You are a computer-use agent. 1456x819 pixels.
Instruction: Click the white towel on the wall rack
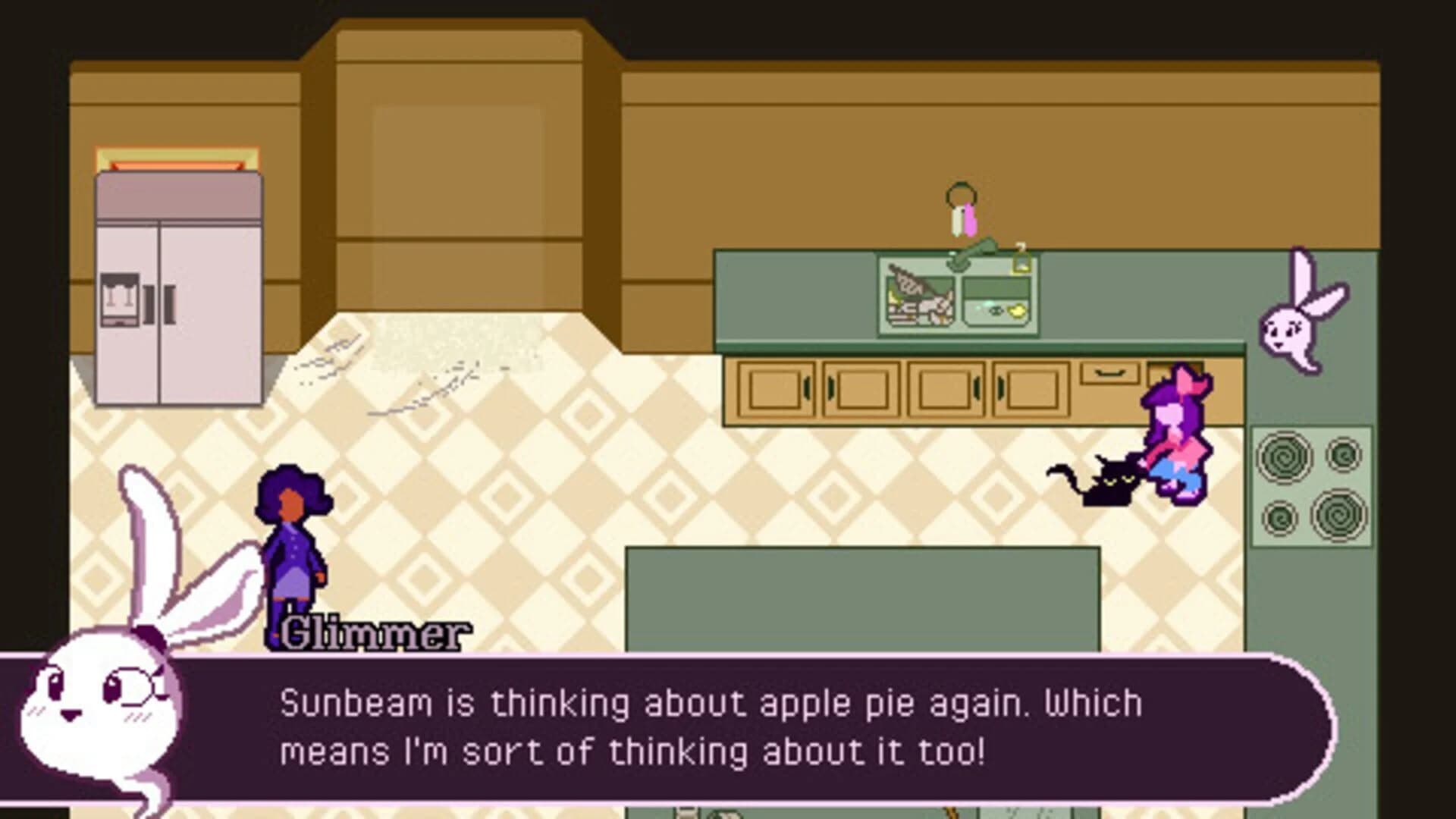point(955,220)
